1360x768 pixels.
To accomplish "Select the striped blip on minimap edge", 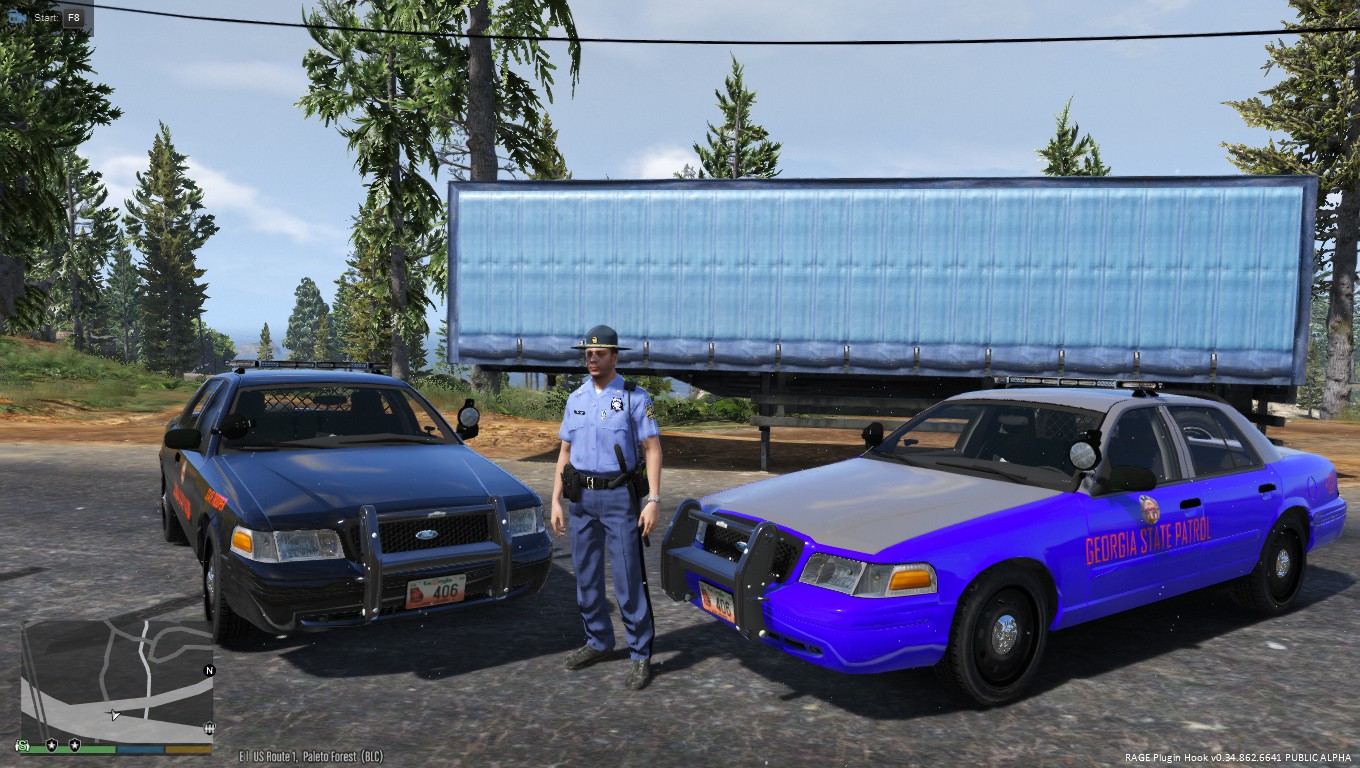I will tap(208, 727).
